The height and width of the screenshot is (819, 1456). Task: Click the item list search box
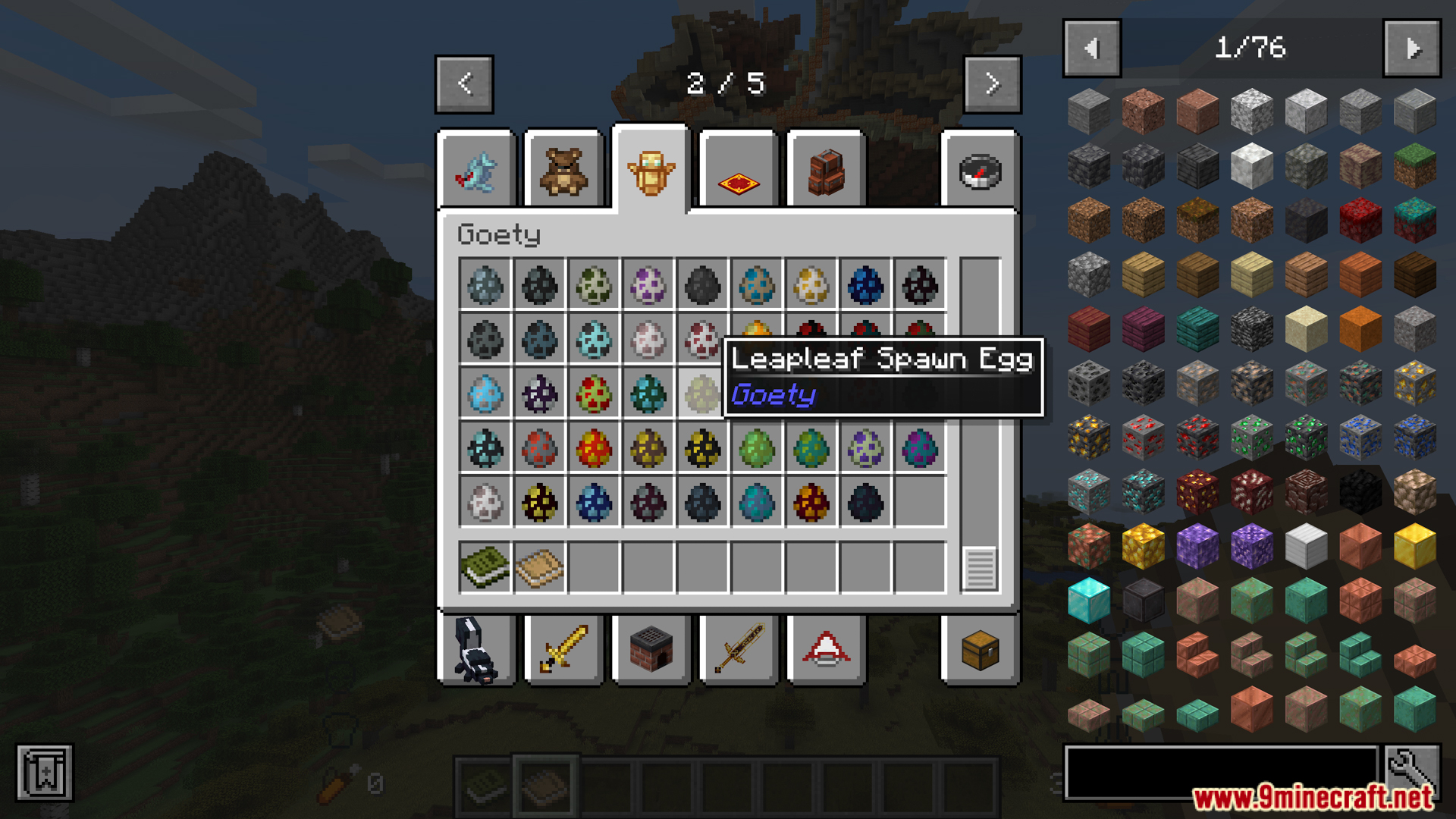1221,772
